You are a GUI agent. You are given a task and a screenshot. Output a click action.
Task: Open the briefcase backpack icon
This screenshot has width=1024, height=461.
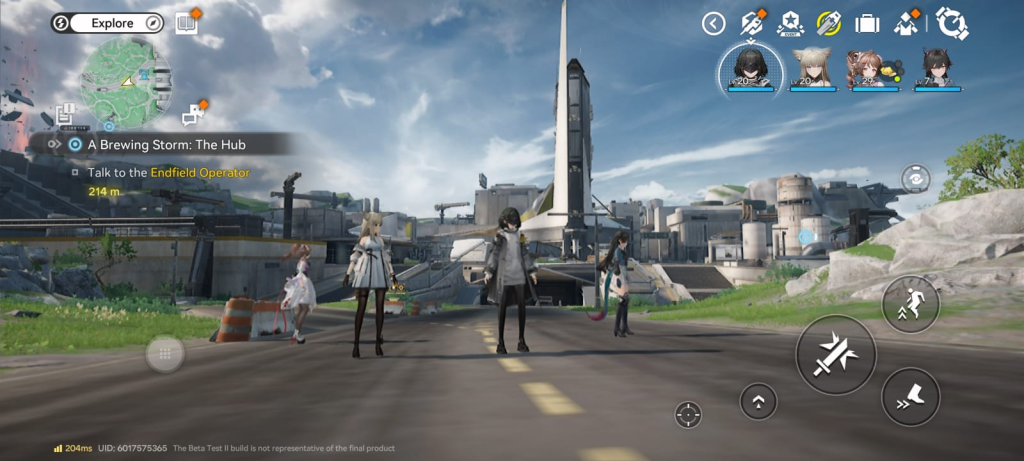pos(867,23)
